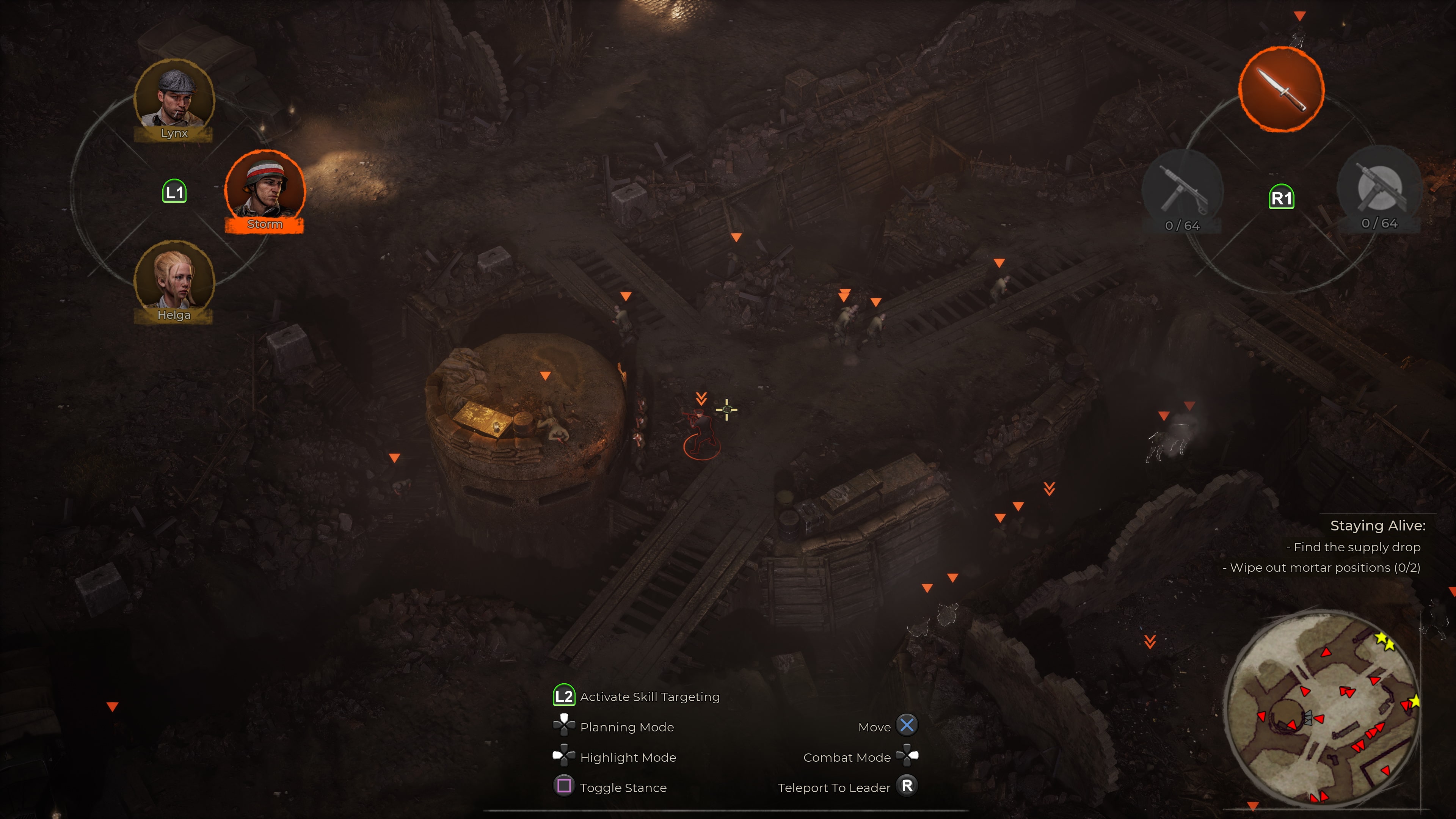
Task: Select Storm's character portrait
Action: 265,188
